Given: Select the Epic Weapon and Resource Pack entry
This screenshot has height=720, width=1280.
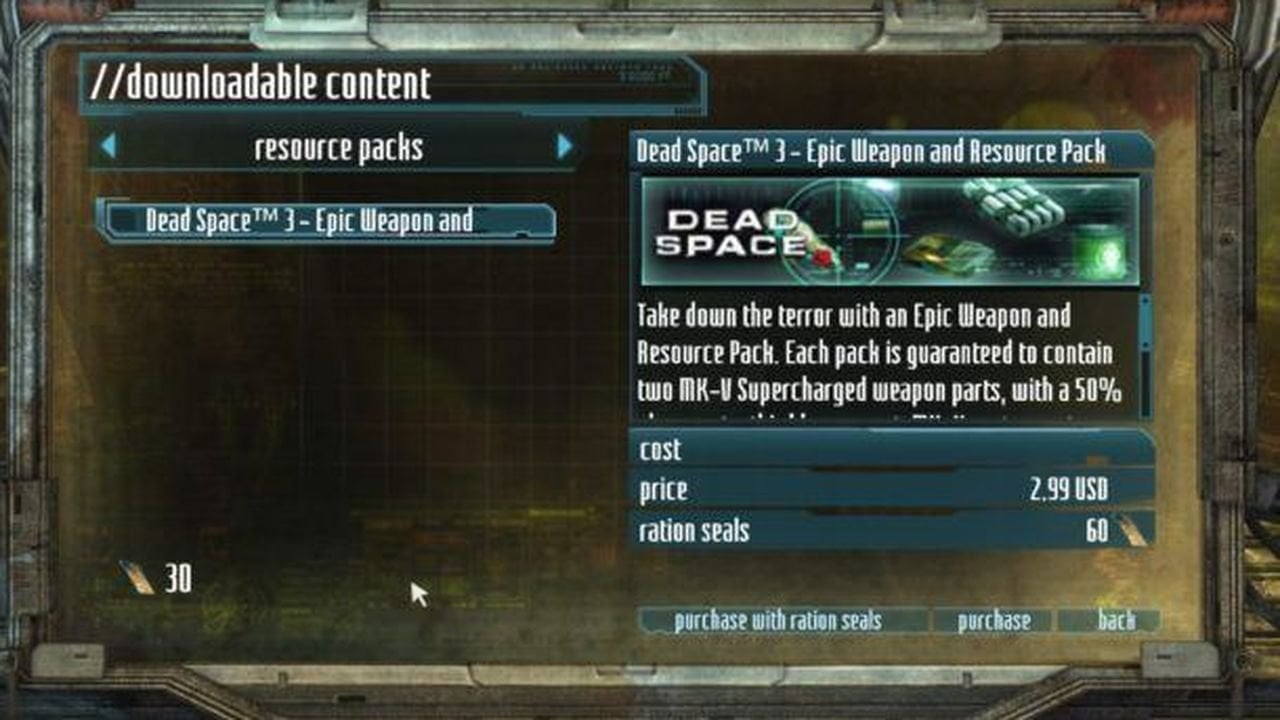Looking at the screenshot, I should coord(325,221).
